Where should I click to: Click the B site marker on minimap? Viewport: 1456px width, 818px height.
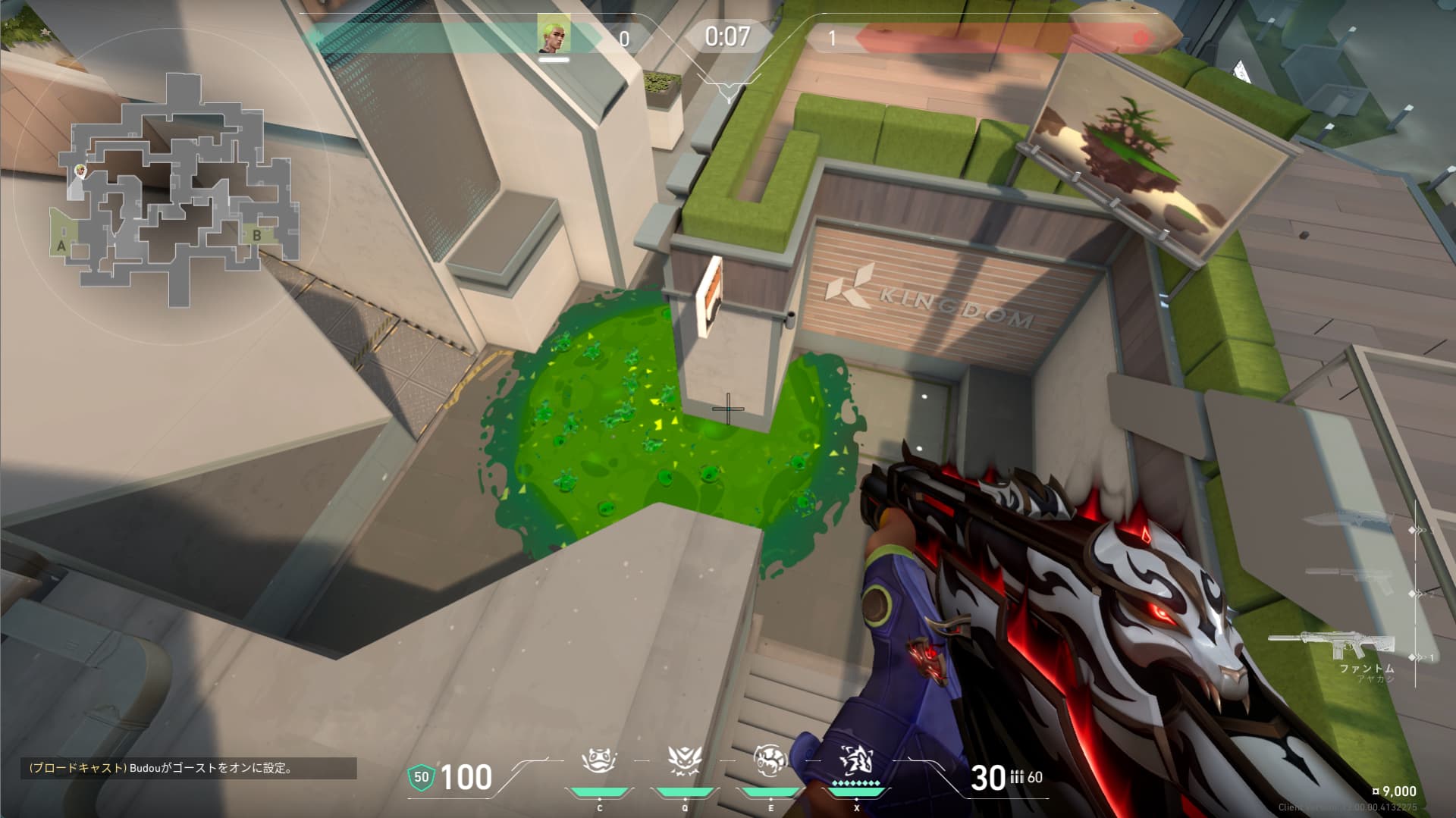click(x=256, y=235)
